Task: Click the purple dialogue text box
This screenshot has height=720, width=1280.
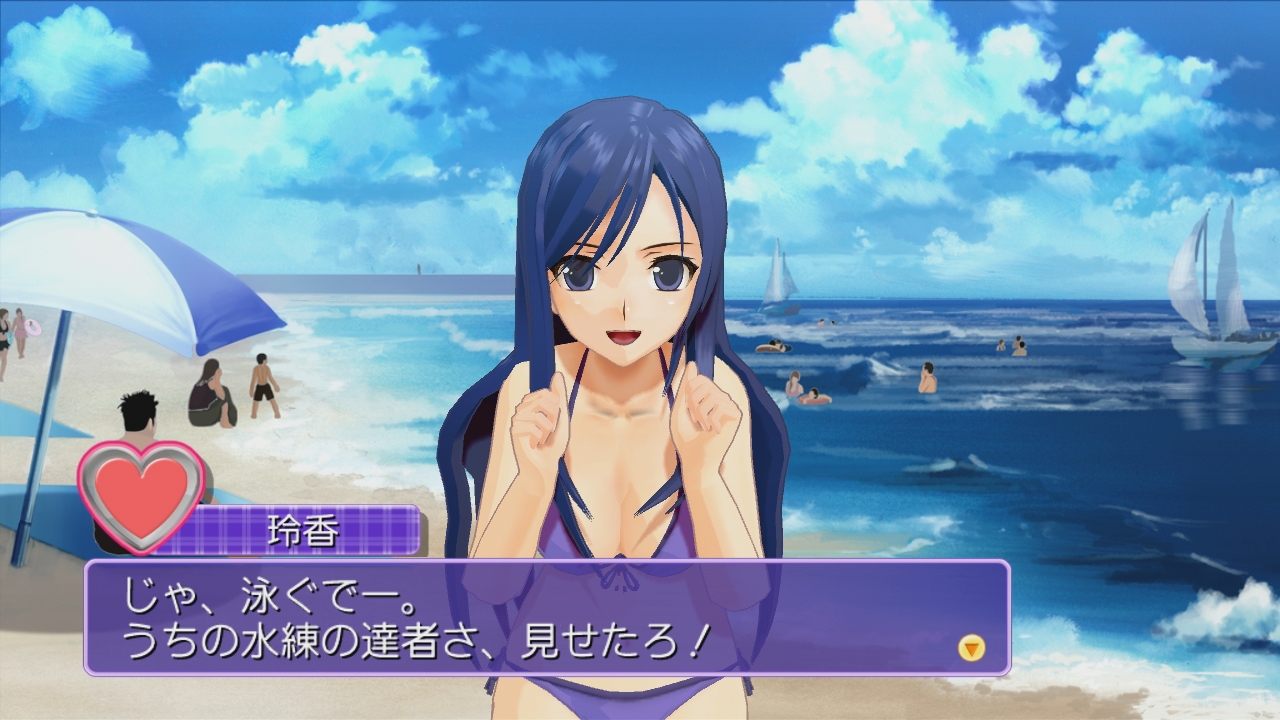Action: tap(546, 617)
